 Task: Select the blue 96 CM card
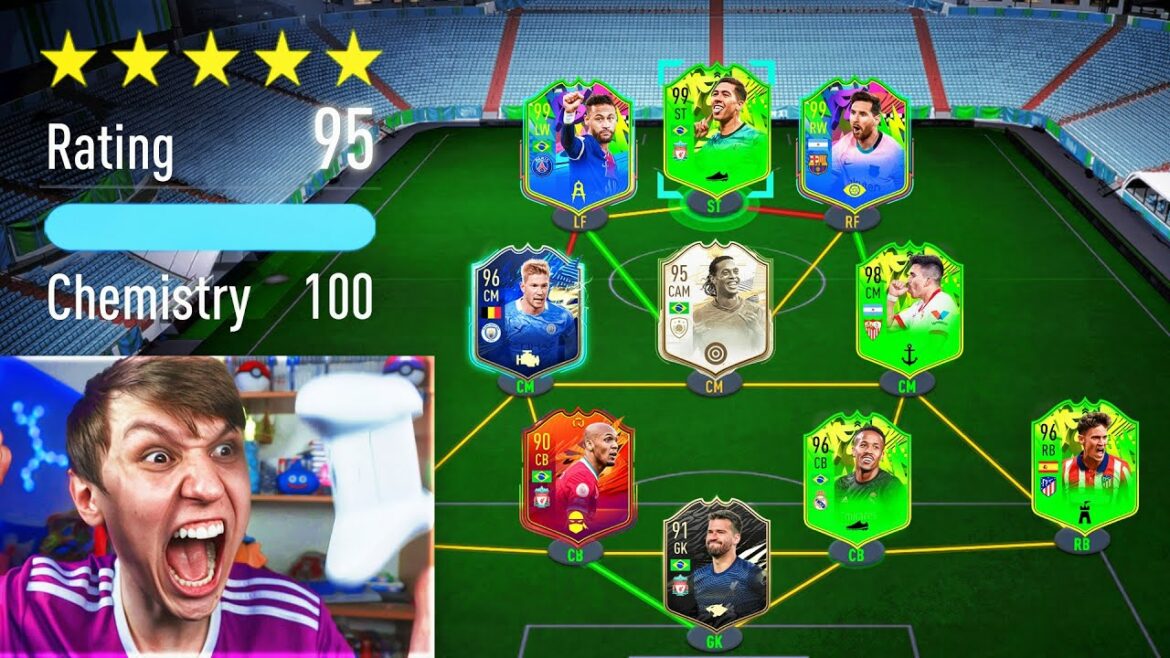[528, 308]
